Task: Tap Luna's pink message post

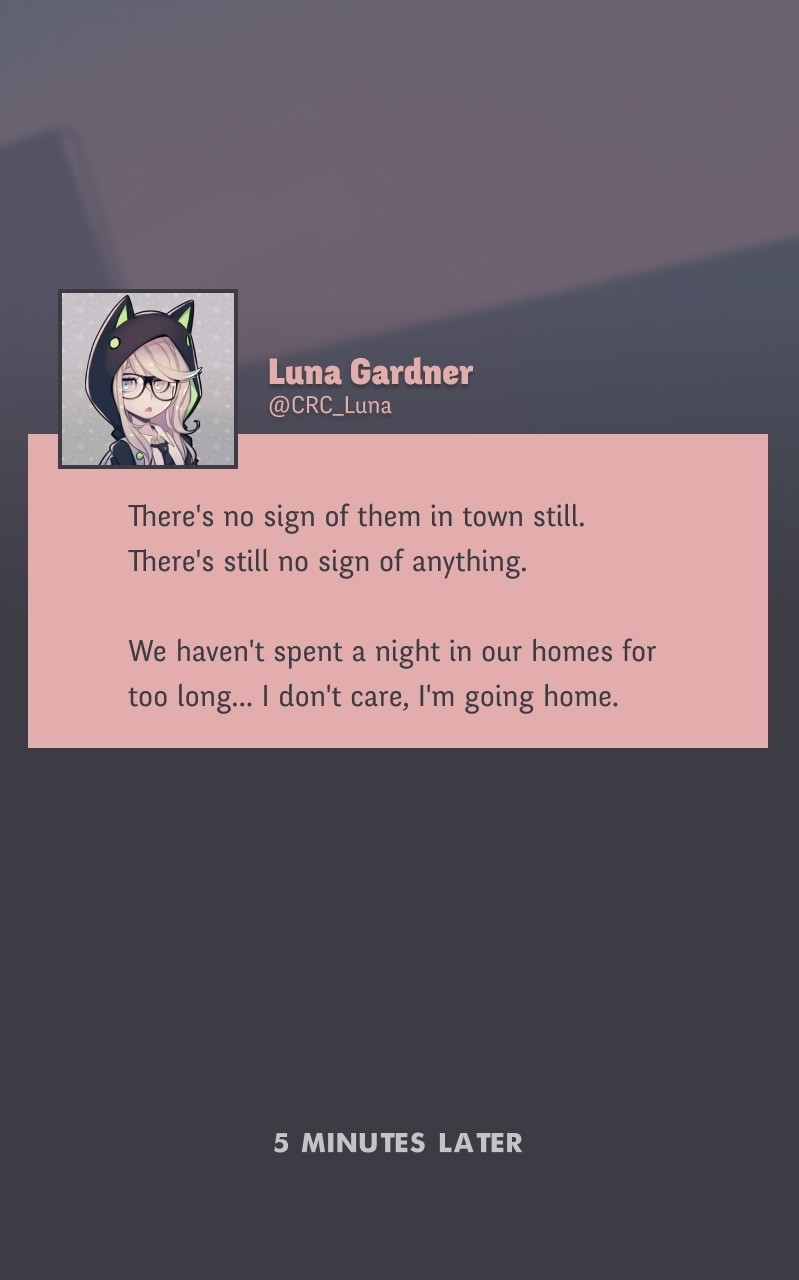Action: click(397, 605)
